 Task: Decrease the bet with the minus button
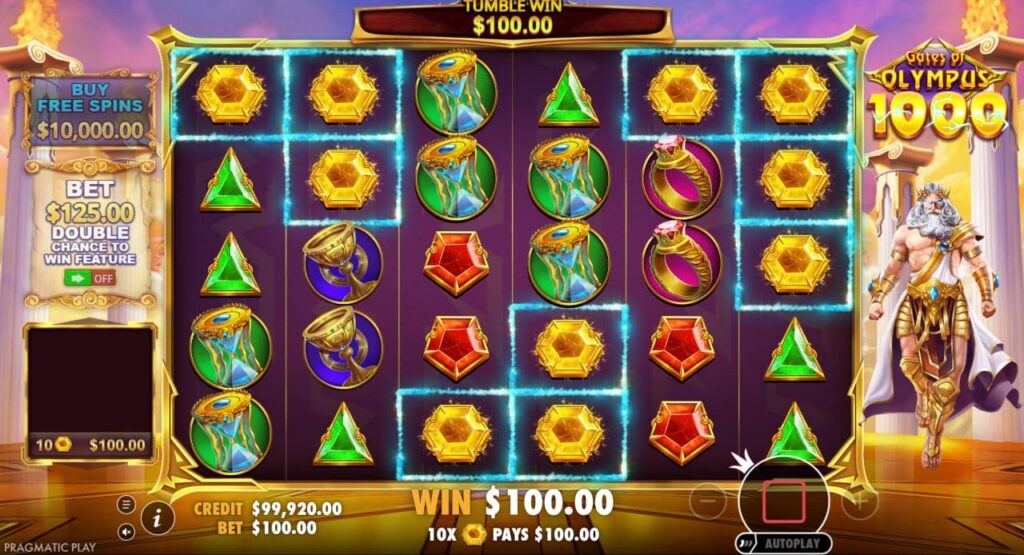coord(708,499)
